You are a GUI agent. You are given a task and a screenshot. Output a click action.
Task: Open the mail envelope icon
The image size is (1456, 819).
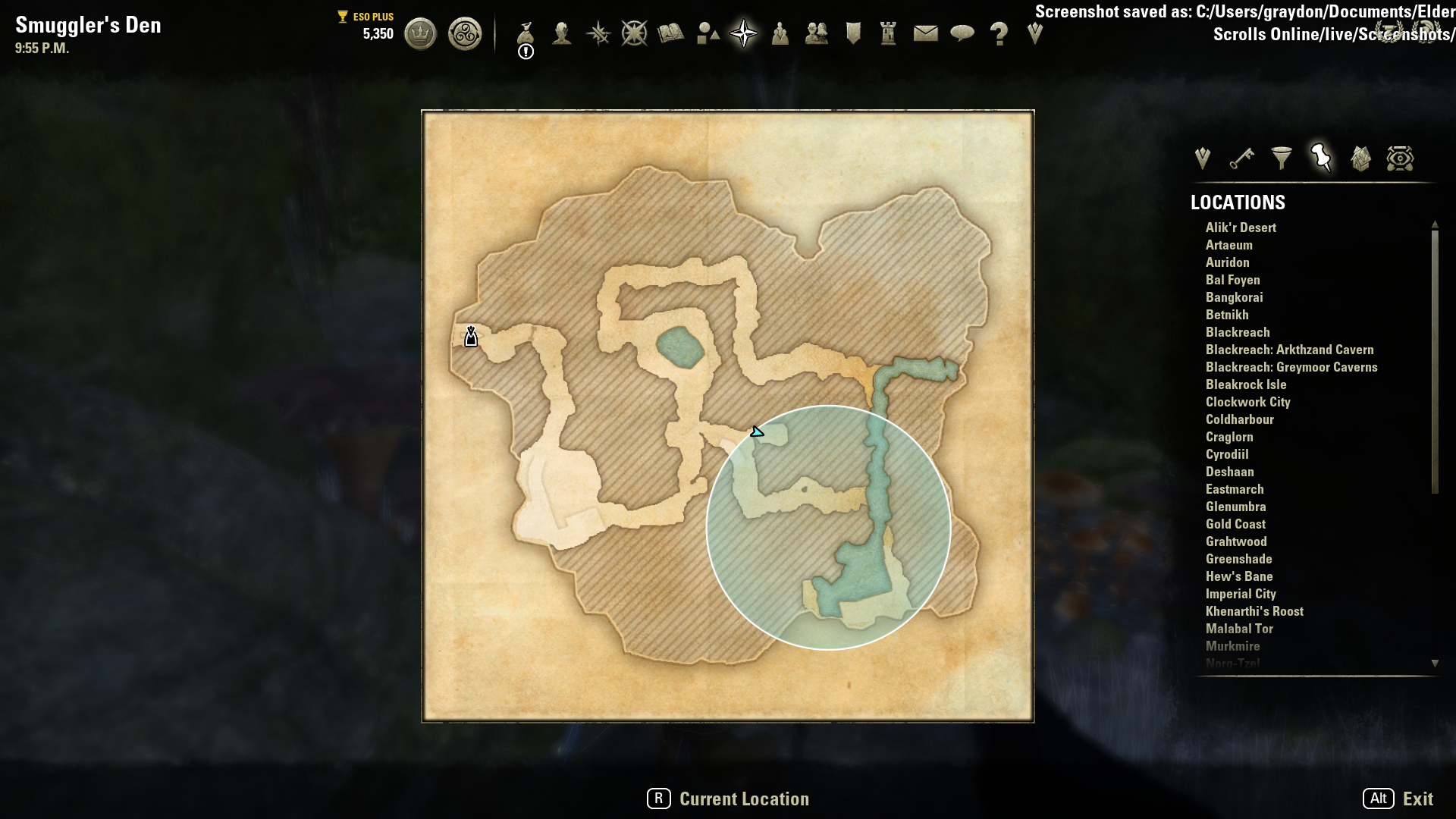pos(925,33)
